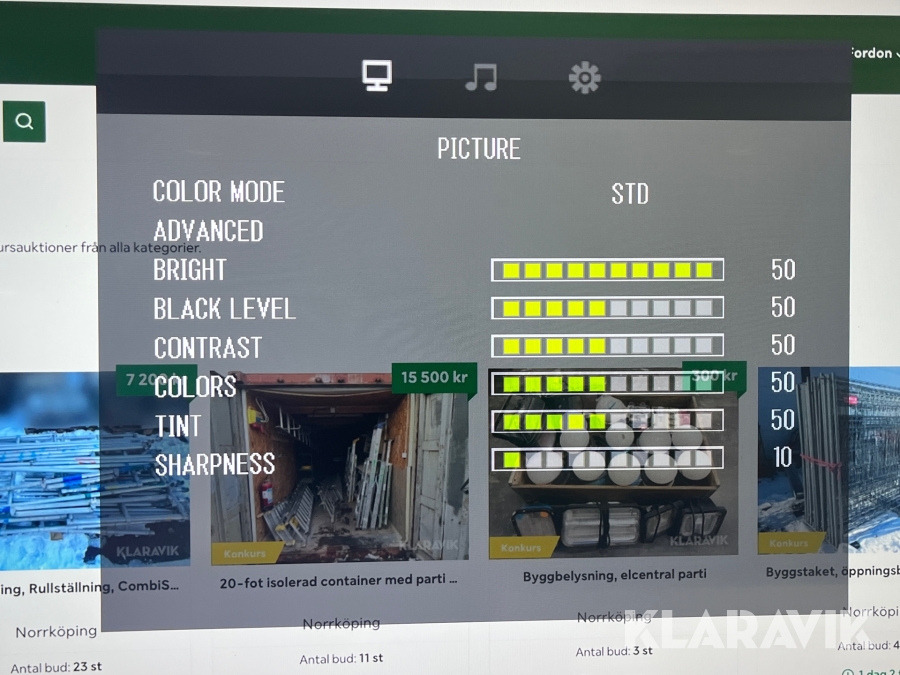The width and height of the screenshot is (900, 675).
Task: Select the Sharpness menu label
Action: click(214, 464)
